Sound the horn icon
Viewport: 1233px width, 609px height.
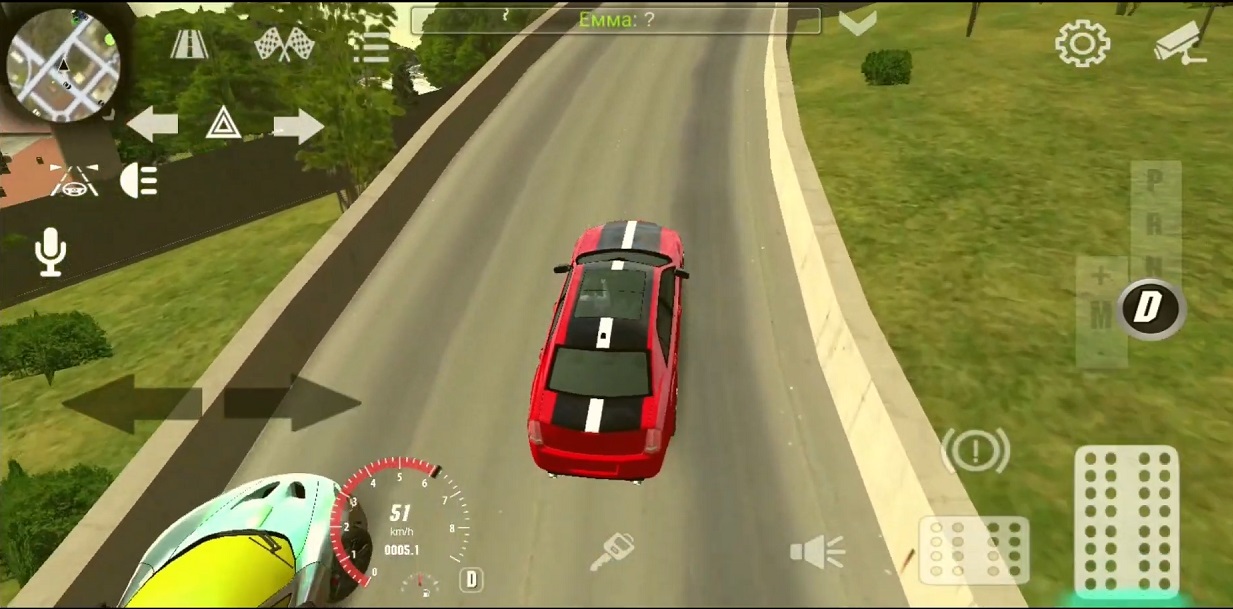[x=817, y=552]
